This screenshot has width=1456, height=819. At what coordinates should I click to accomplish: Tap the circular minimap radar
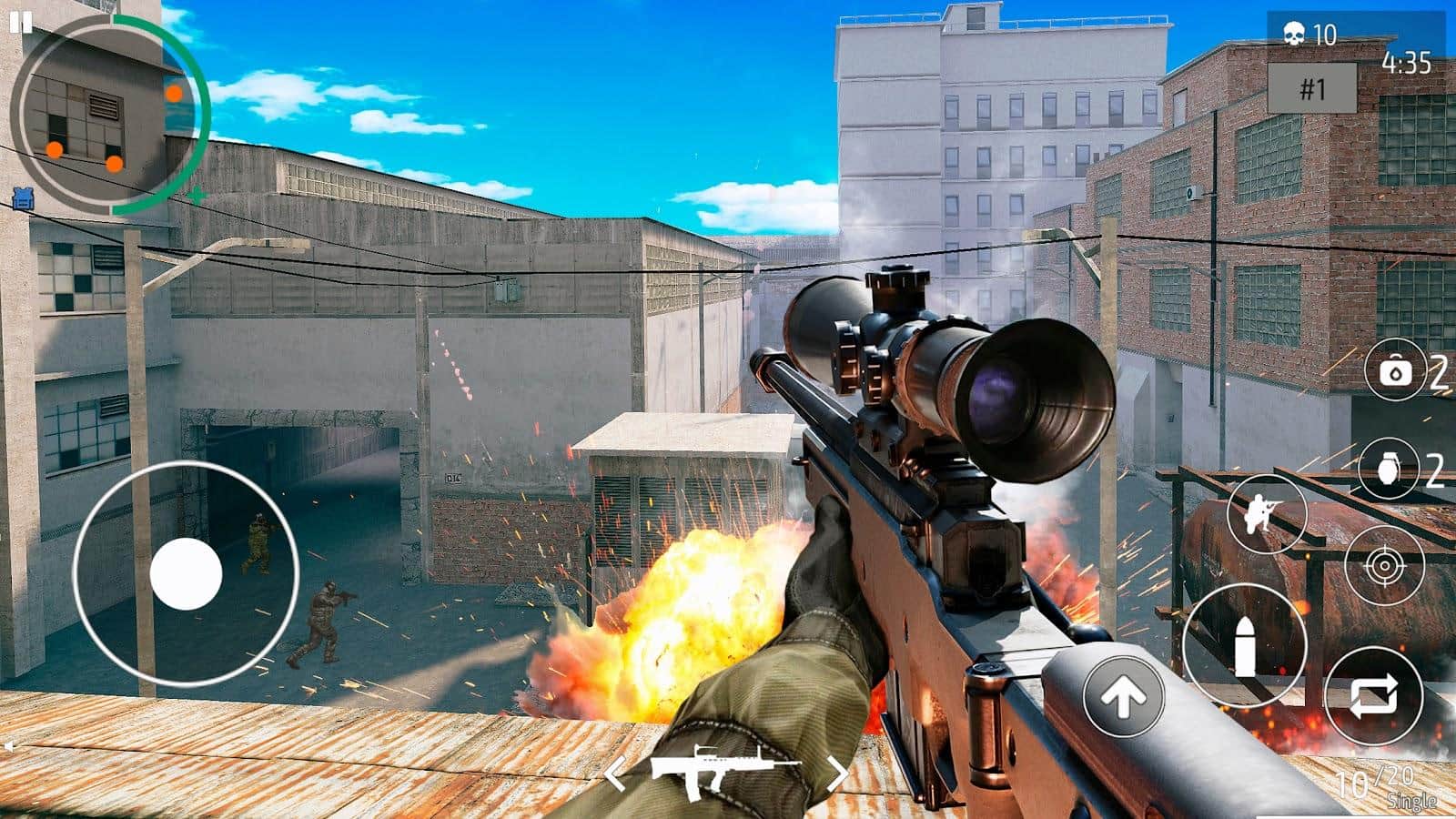tap(109, 116)
